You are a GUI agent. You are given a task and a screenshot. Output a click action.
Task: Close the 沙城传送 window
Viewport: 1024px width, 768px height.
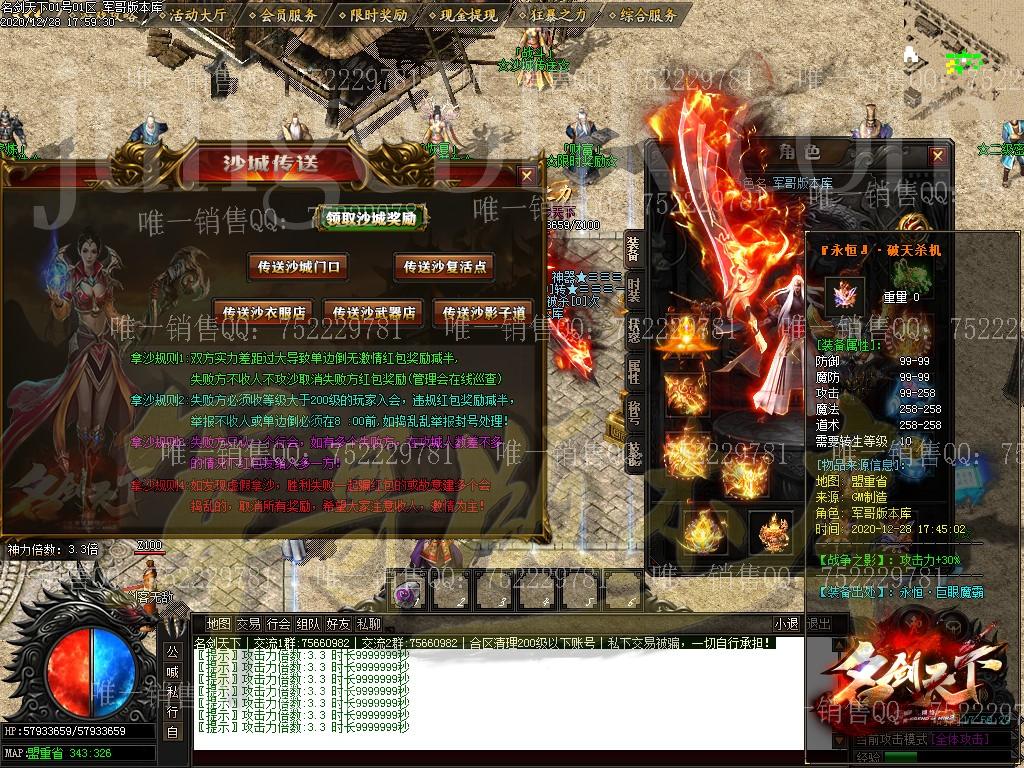pos(526,175)
